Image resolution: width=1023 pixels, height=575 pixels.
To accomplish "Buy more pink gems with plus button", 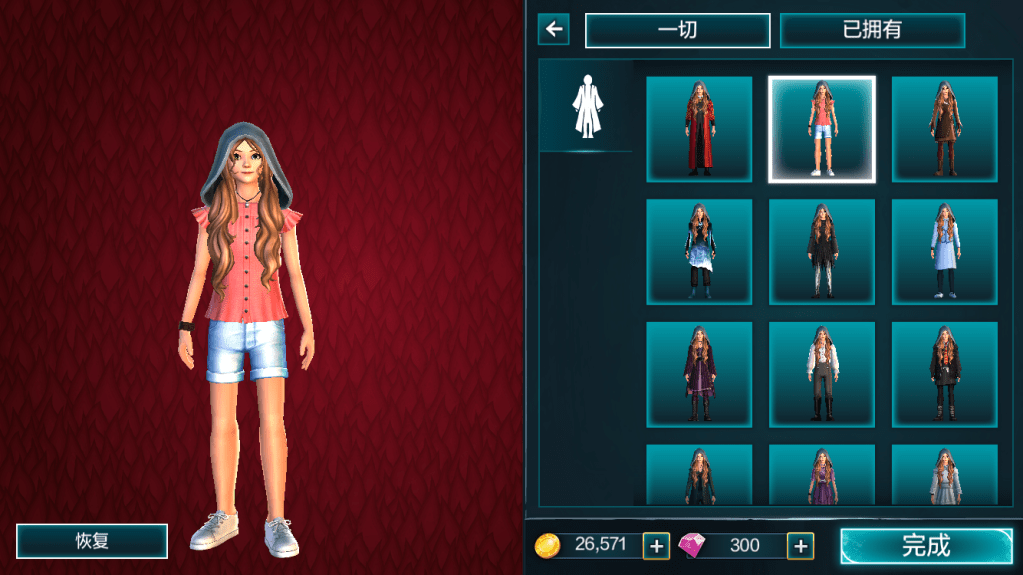I will pyautogui.click(x=800, y=546).
